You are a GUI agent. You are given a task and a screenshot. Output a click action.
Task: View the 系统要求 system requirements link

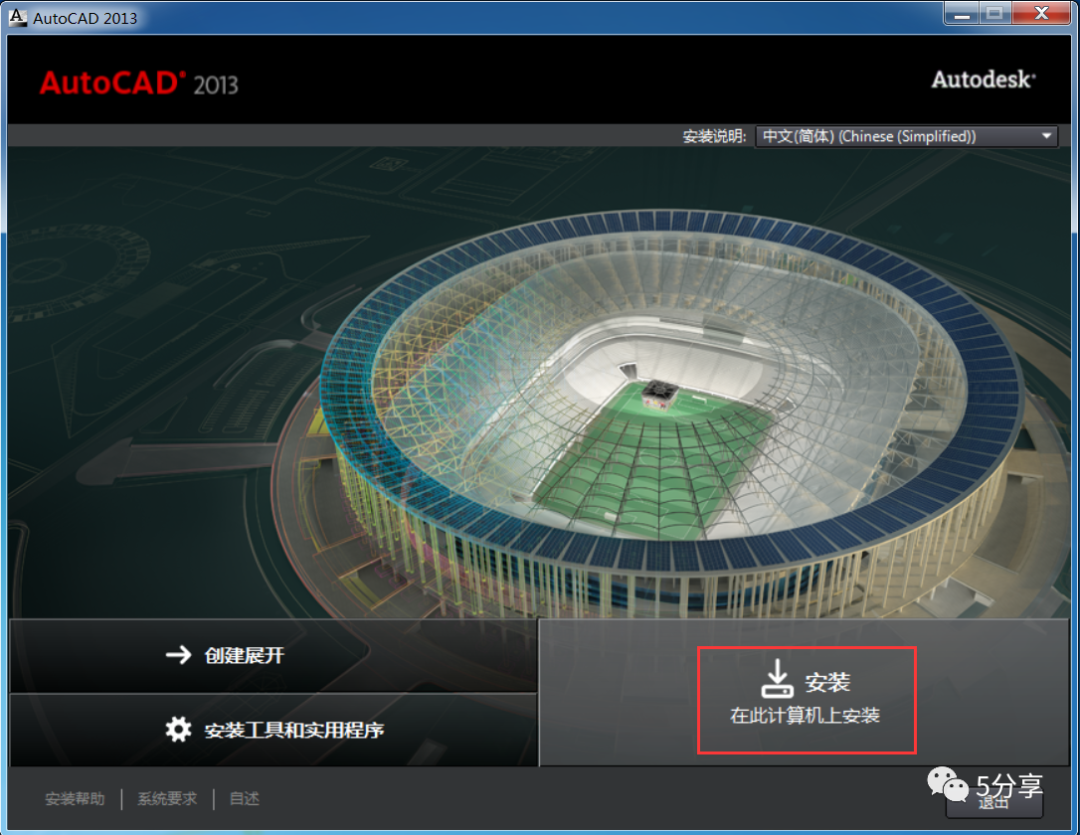tap(167, 799)
